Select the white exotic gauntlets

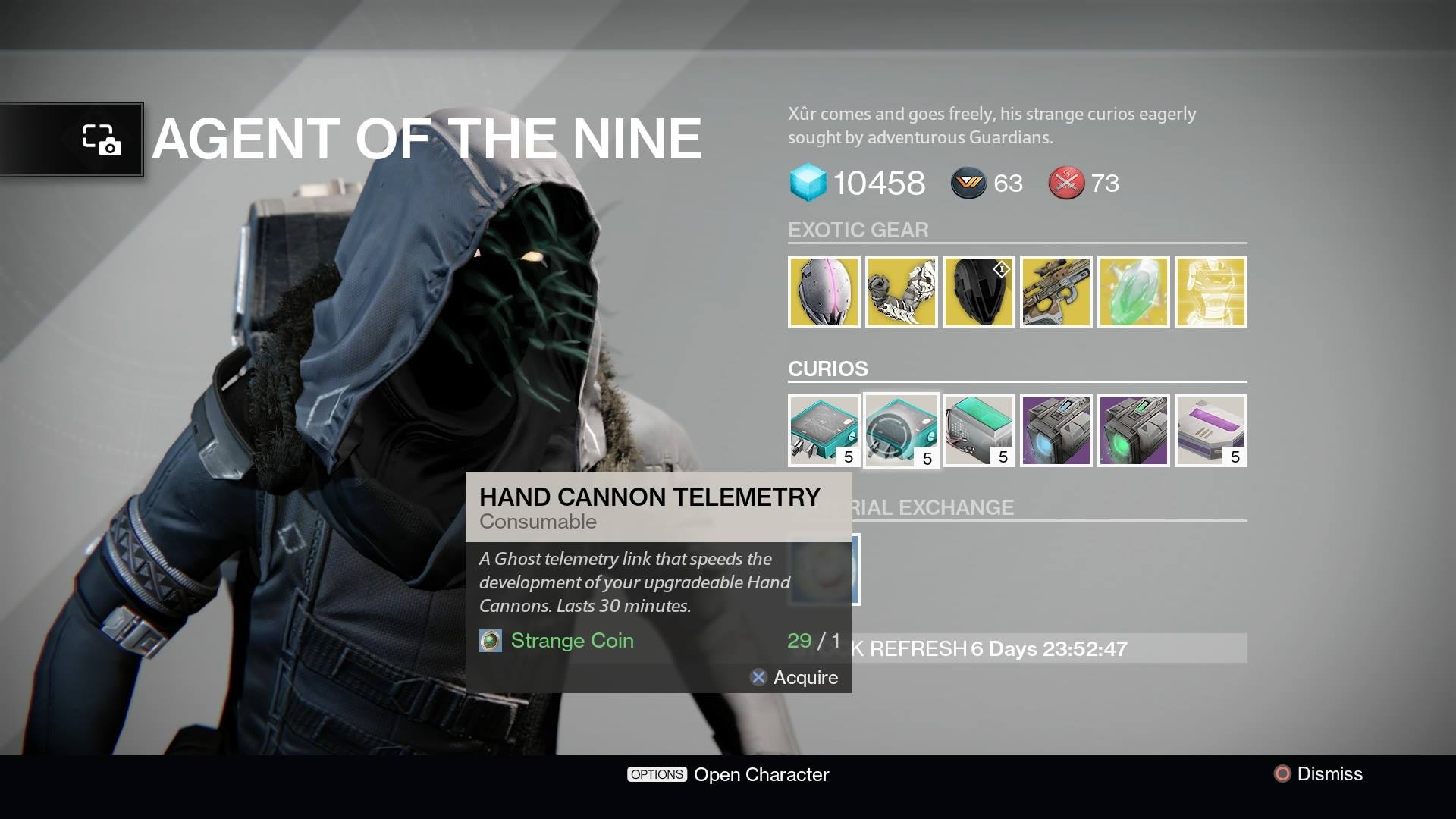pyautogui.click(x=901, y=291)
